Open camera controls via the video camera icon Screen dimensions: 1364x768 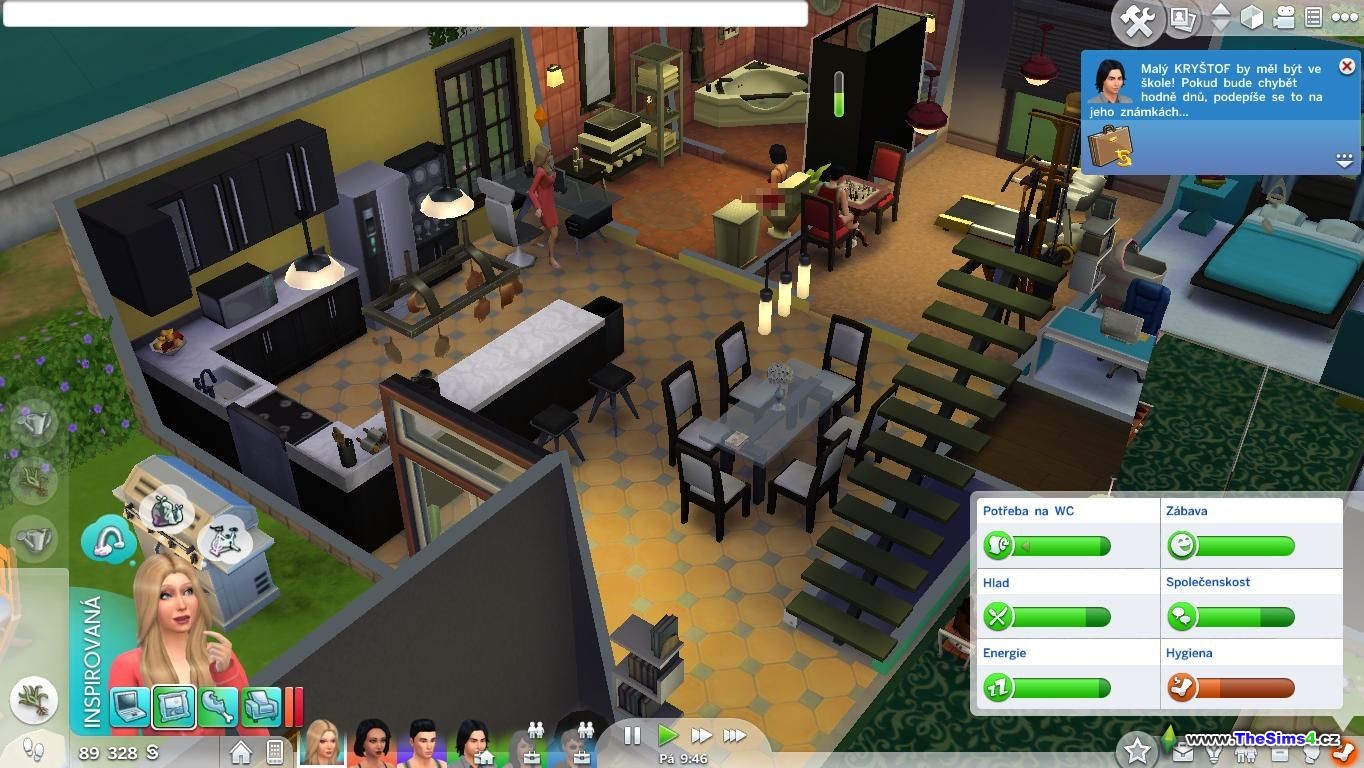pos(1284,18)
